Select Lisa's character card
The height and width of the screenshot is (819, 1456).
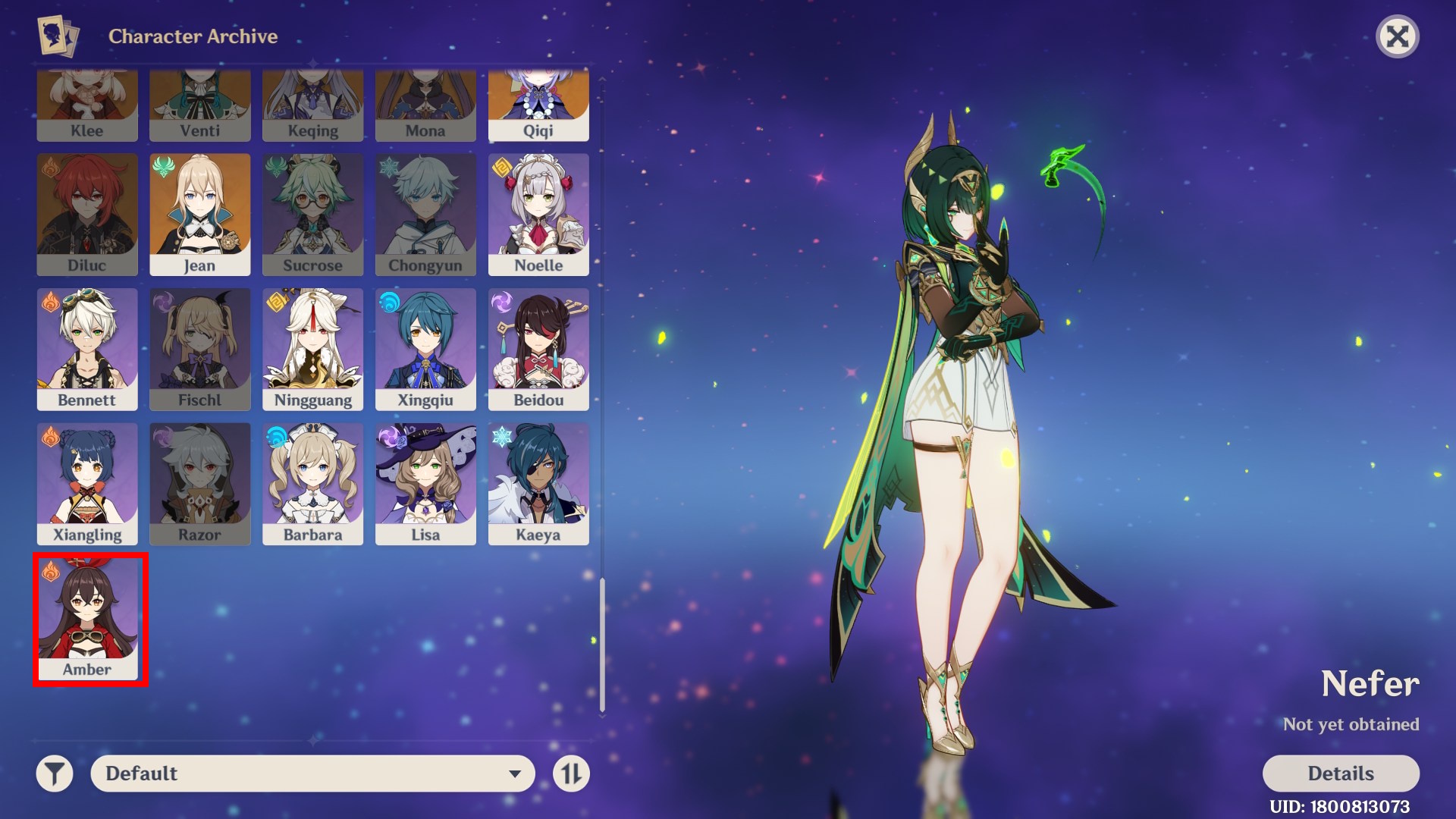point(425,483)
